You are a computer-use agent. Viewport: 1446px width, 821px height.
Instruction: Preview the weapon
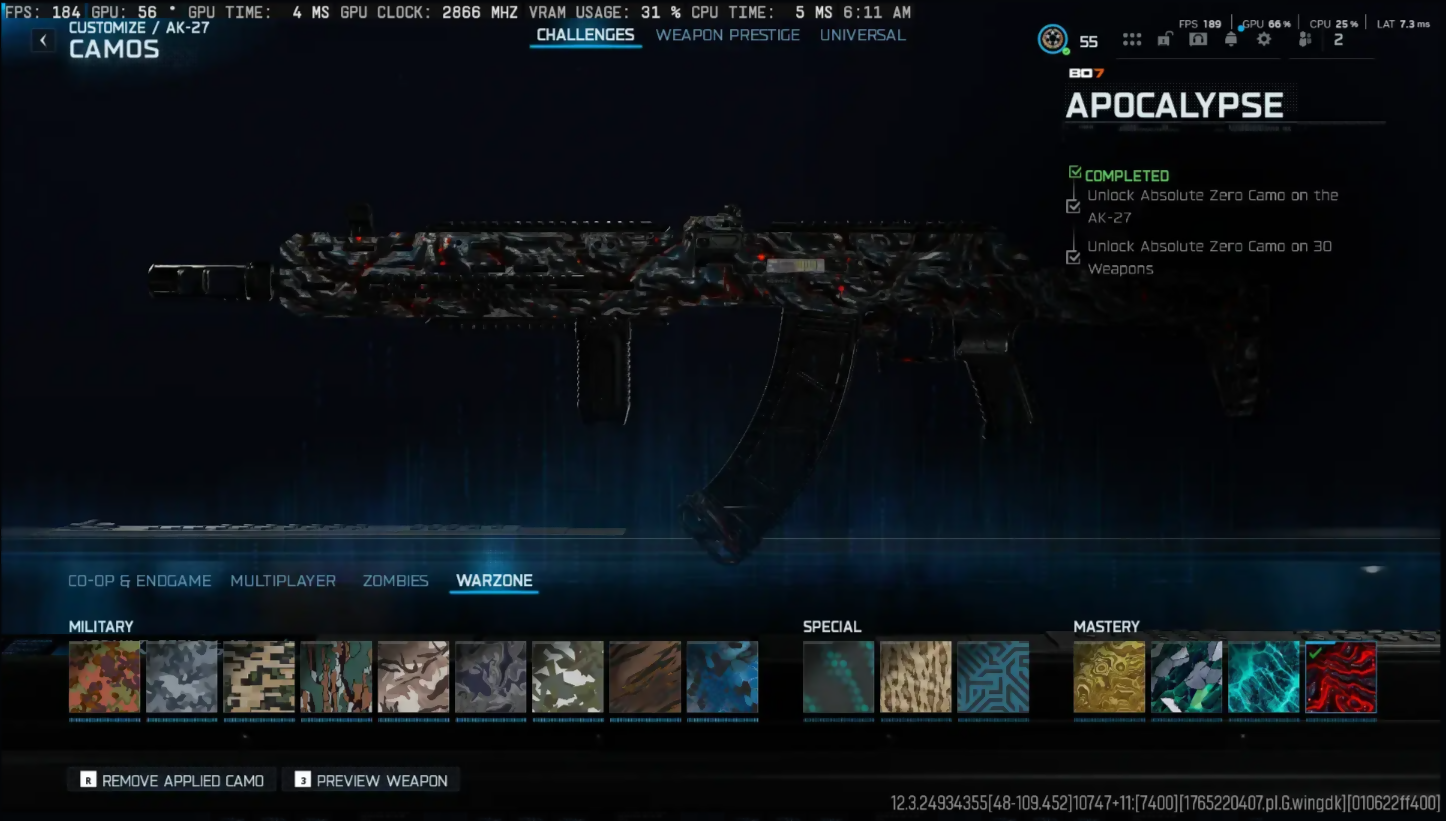[371, 780]
